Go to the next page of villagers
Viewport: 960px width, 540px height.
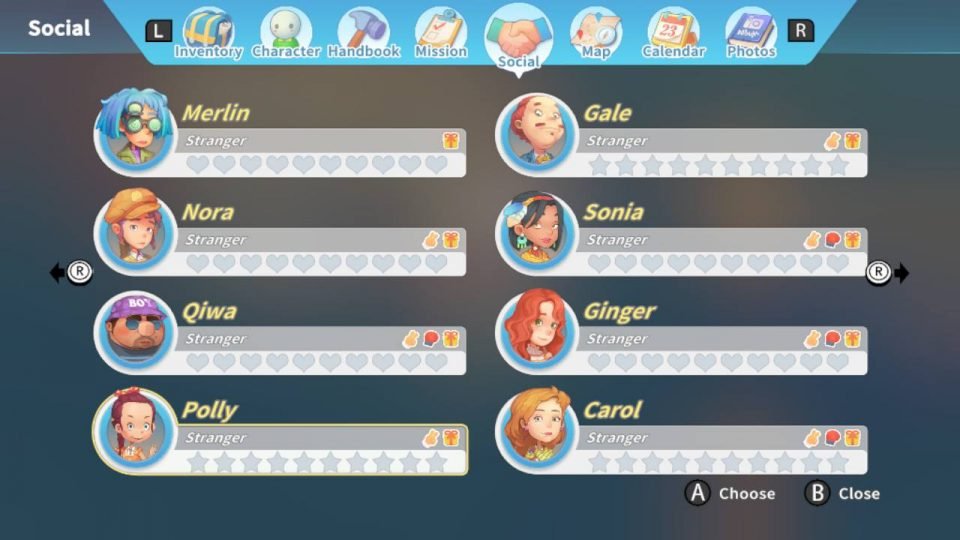(x=888, y=272)
